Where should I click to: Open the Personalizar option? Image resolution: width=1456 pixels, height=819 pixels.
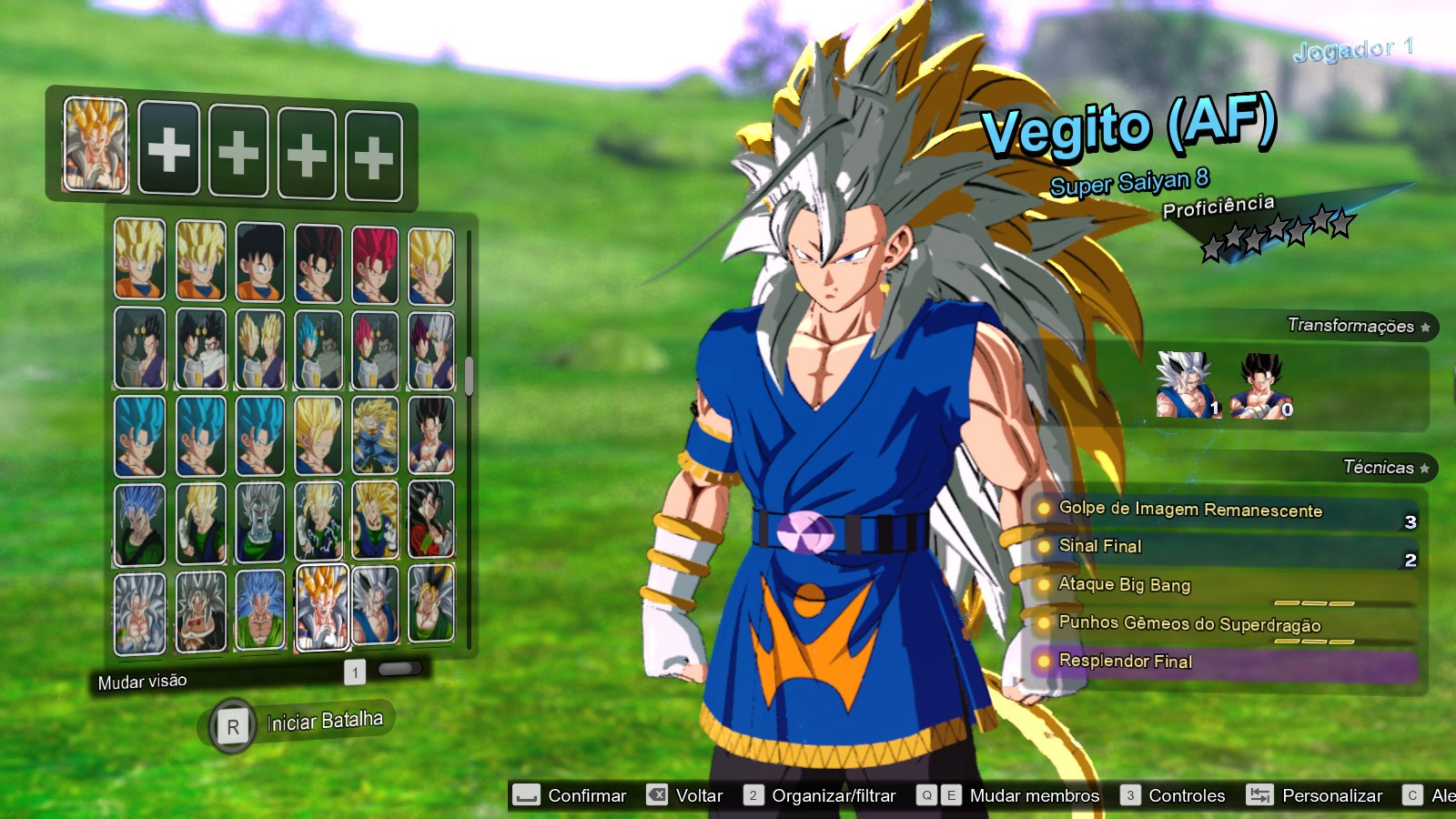[x=1329, y=794]
